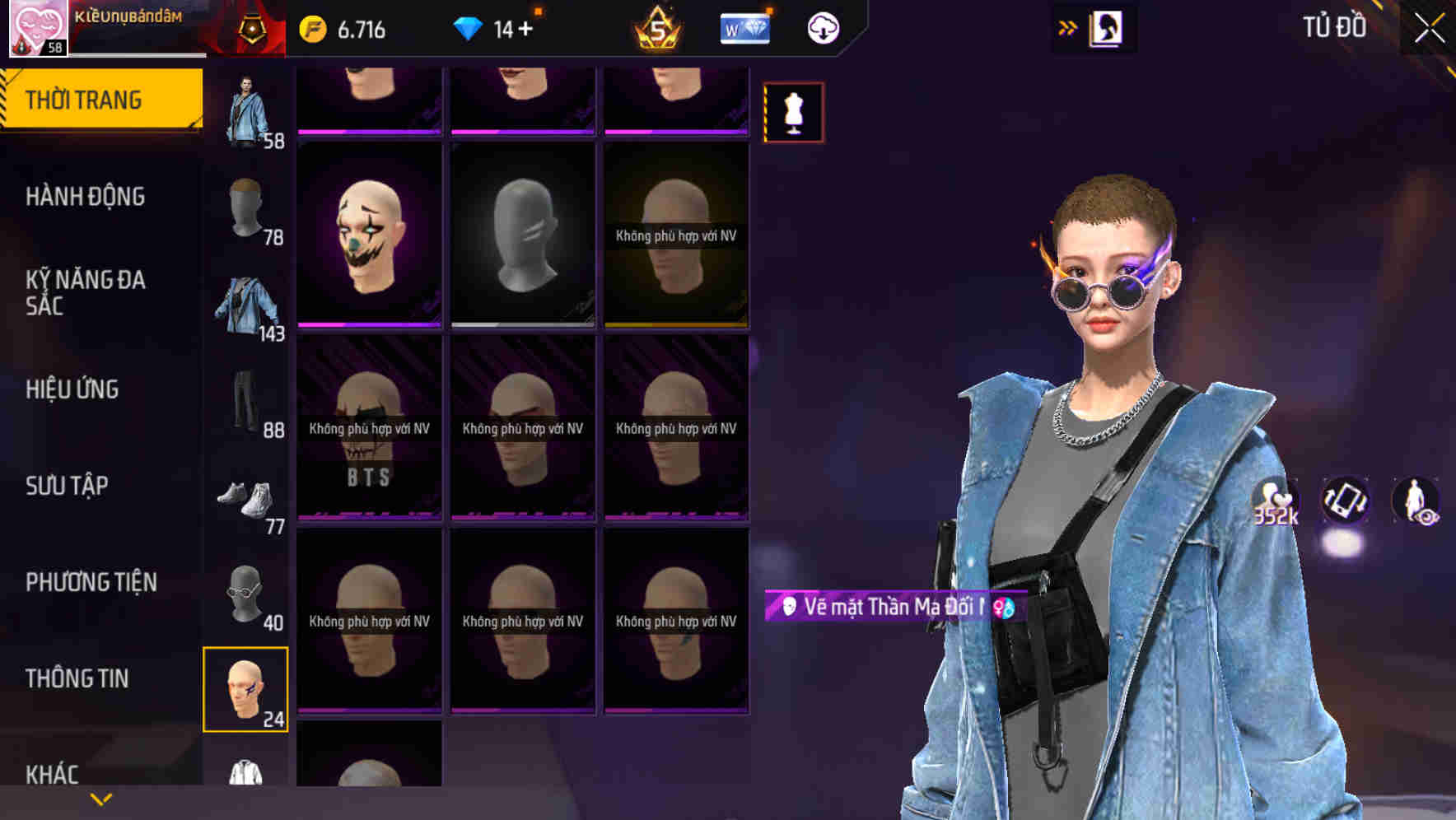Image resolution: width=1456 pixels, height=820 pixels.
Task: Collapse the panel using the double-arrow chevrons
Action: pyautogui.click(x=1066, y=27)
